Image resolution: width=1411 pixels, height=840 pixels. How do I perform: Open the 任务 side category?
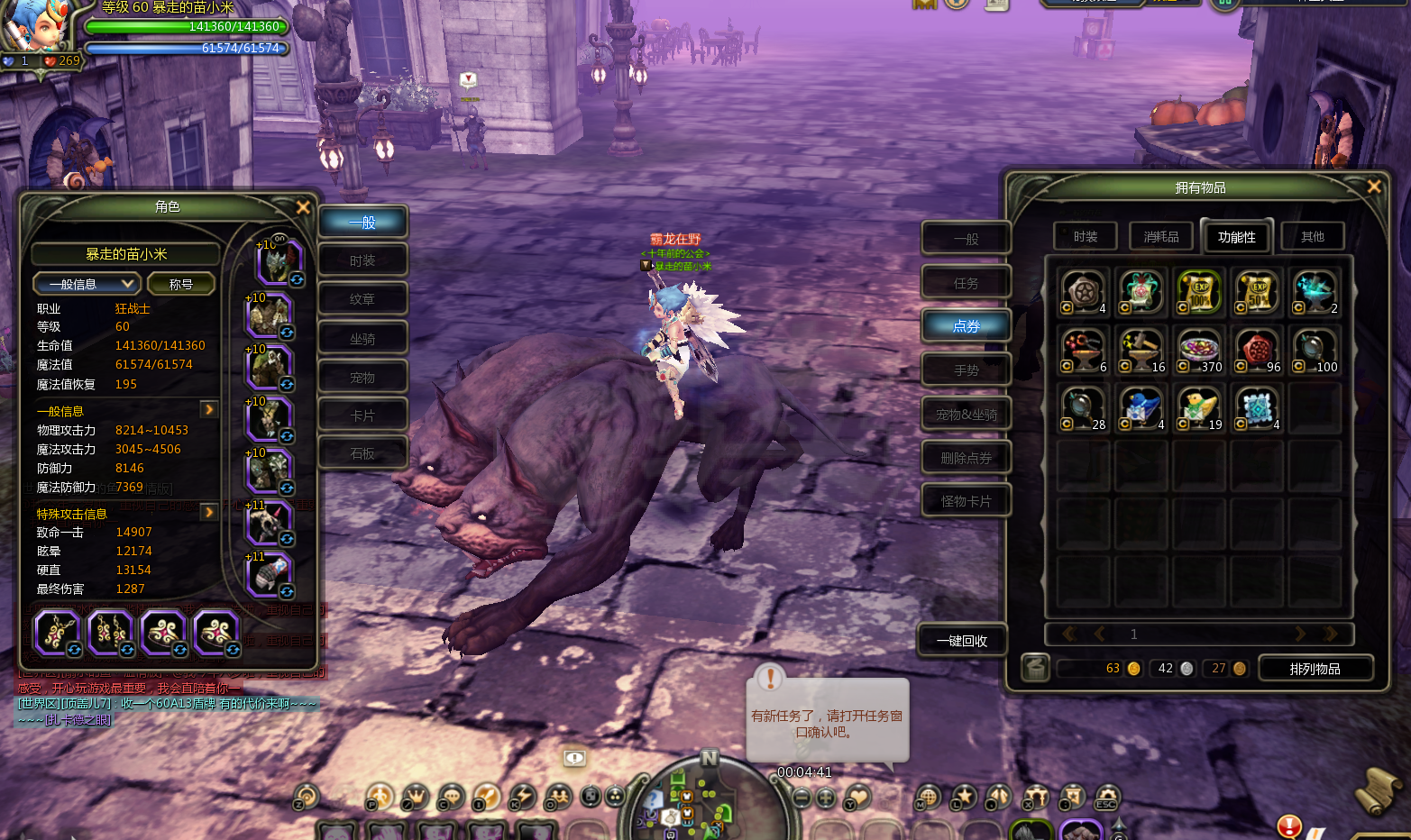pos(966,283)
